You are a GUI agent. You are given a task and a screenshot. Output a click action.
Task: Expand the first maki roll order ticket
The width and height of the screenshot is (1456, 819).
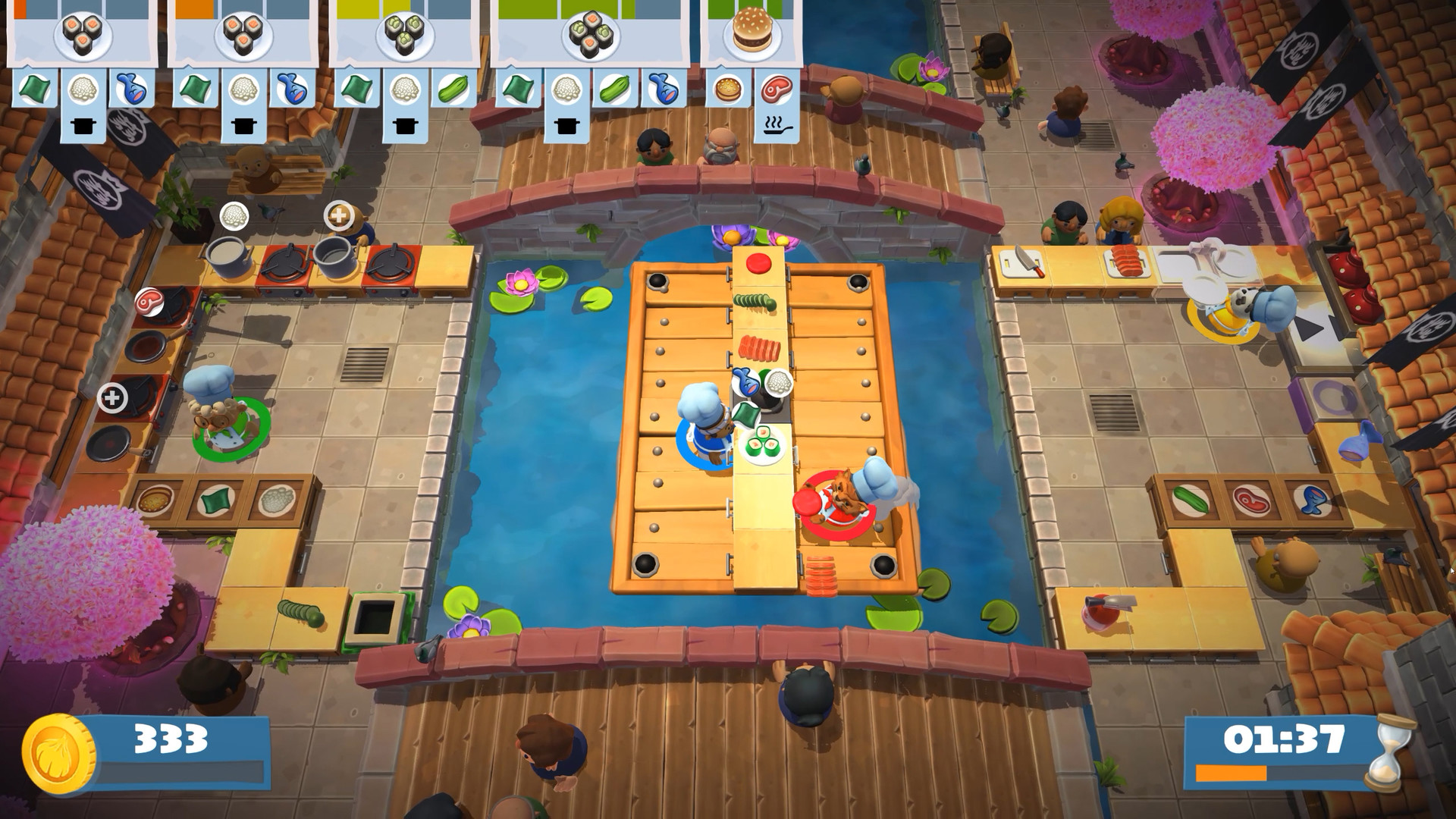[82, 34]
